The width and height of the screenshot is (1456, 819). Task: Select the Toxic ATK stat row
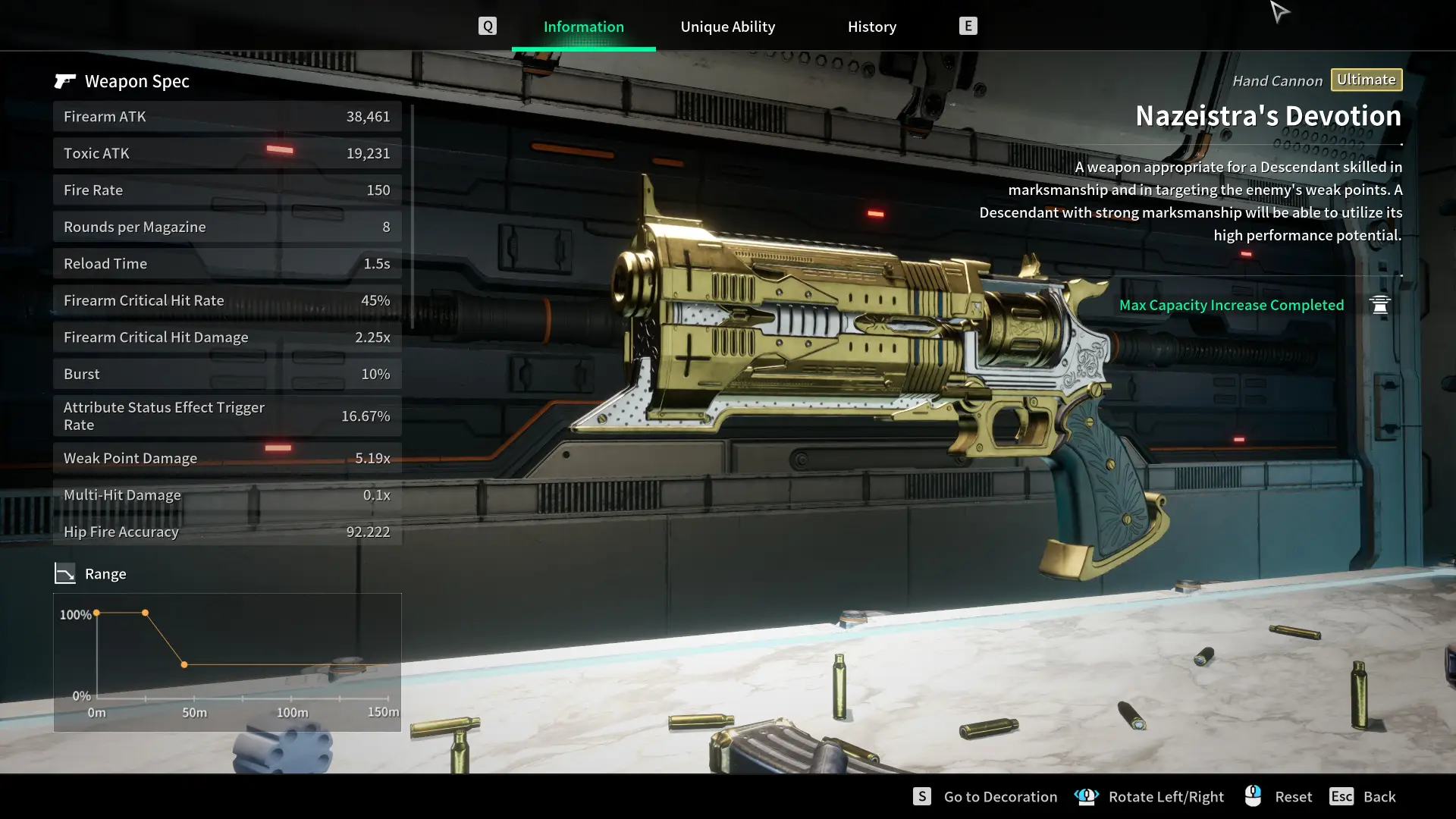click(227, 153)
